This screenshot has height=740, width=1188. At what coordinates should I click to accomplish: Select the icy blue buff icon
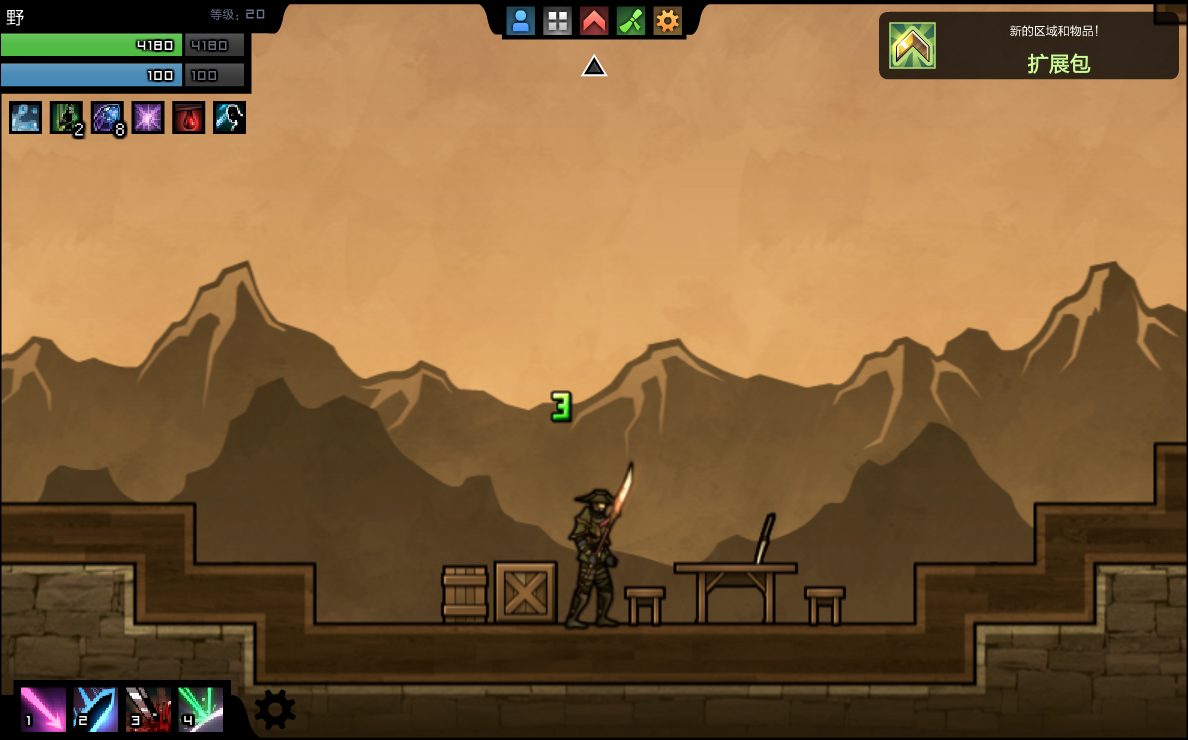(26, 118)
